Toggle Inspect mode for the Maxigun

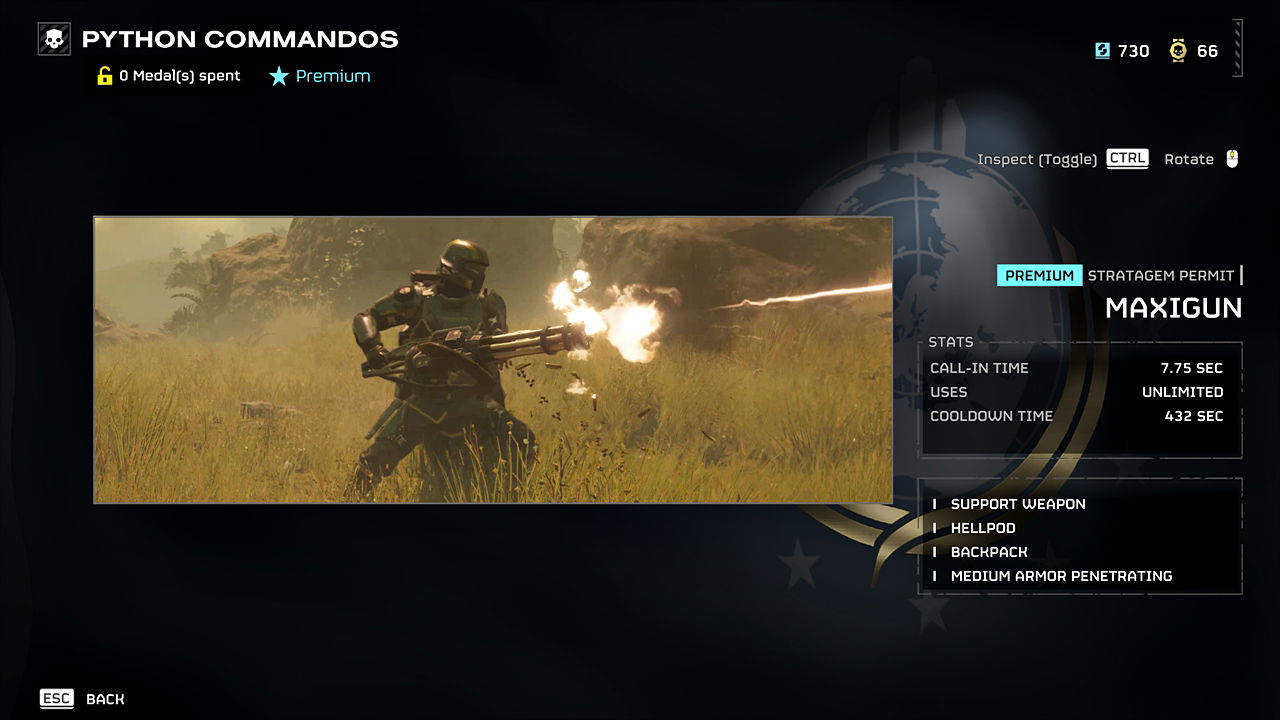[x=1127, y=158]
